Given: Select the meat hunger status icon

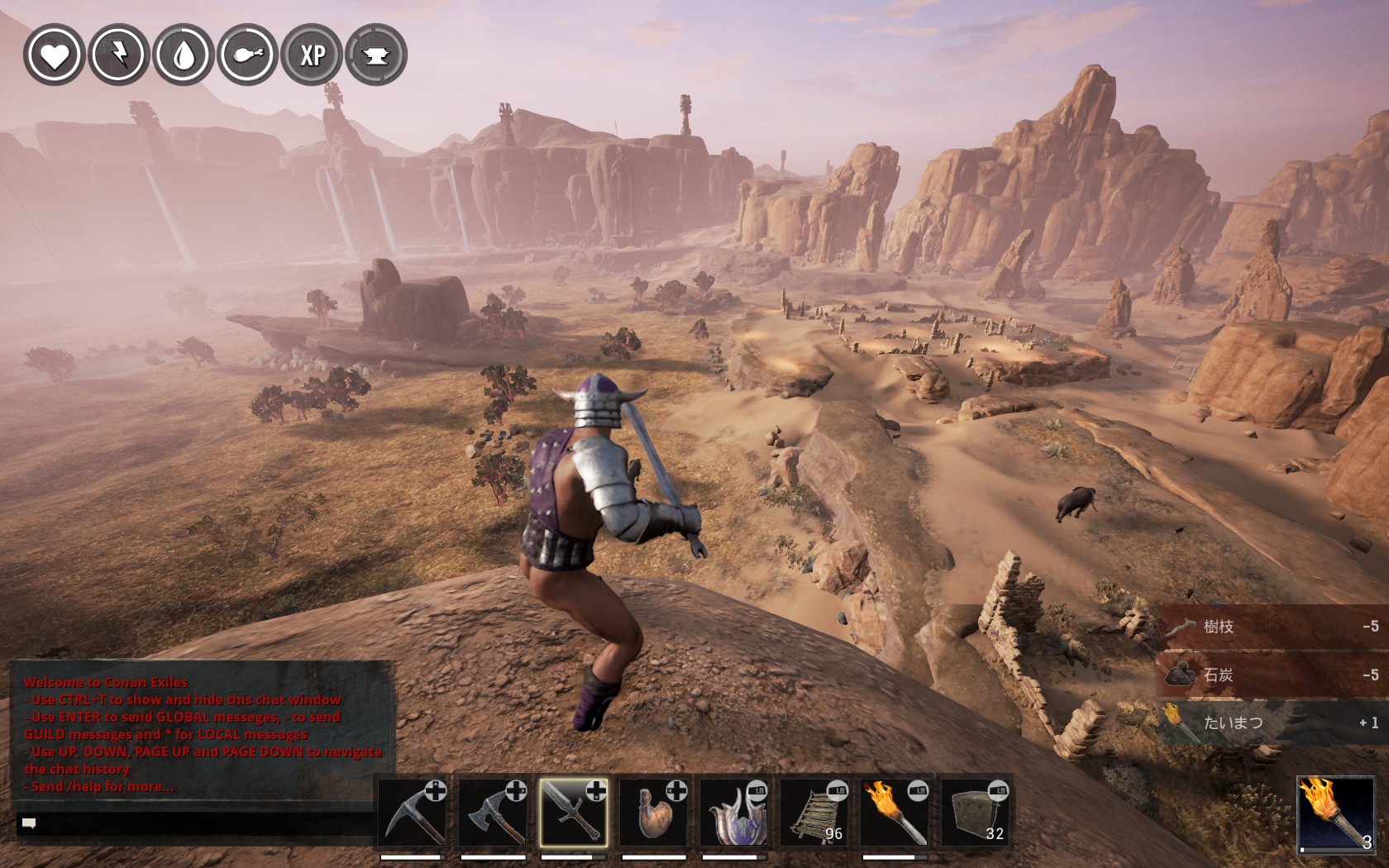Looking at the screenshot, I should [x=247, y=55].
